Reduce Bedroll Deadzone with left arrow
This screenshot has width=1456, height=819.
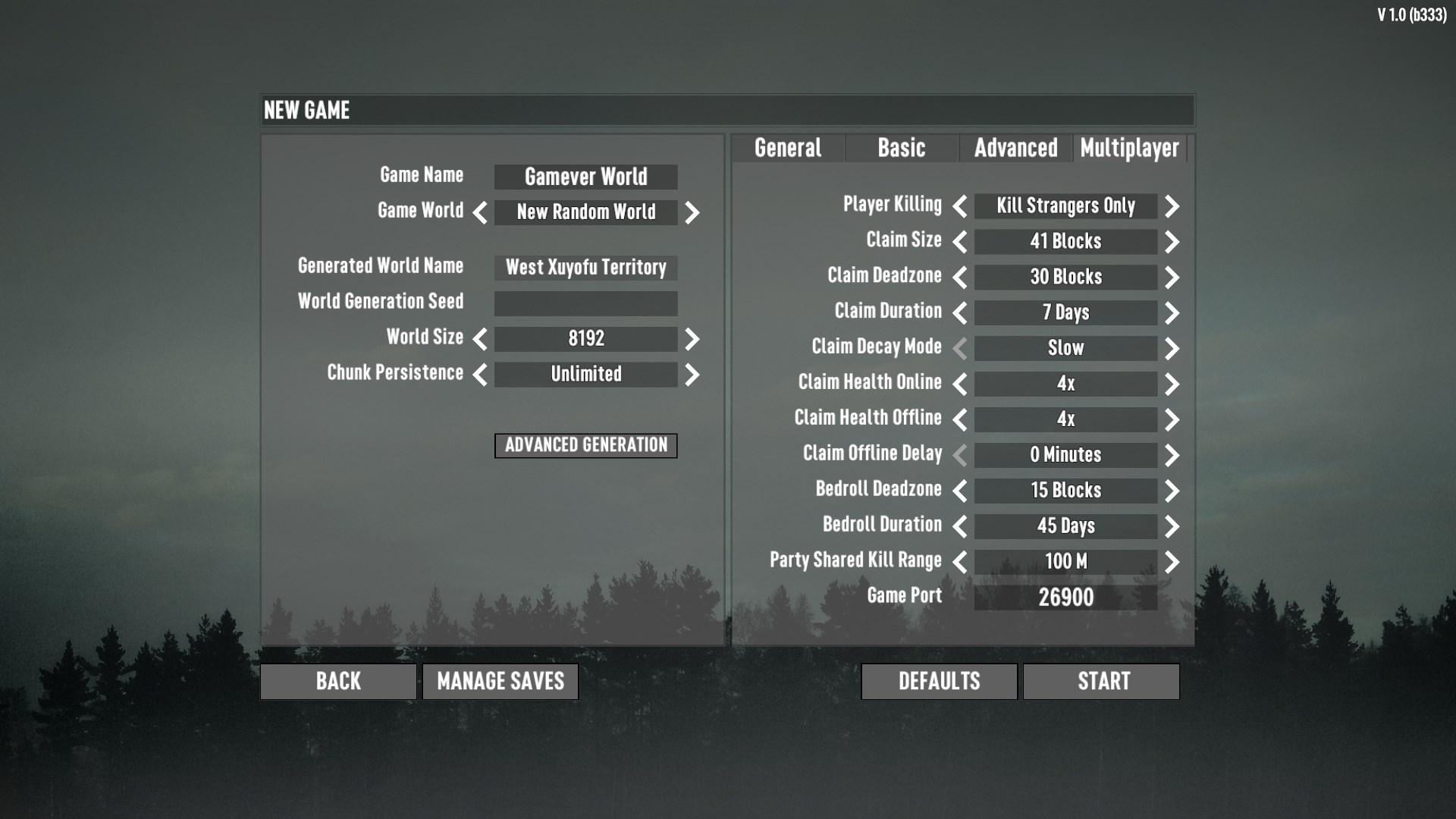959,491
